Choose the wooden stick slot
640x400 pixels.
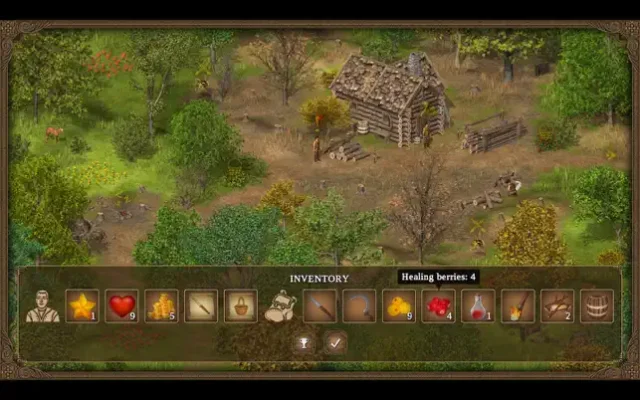click(x=200, y=305)
